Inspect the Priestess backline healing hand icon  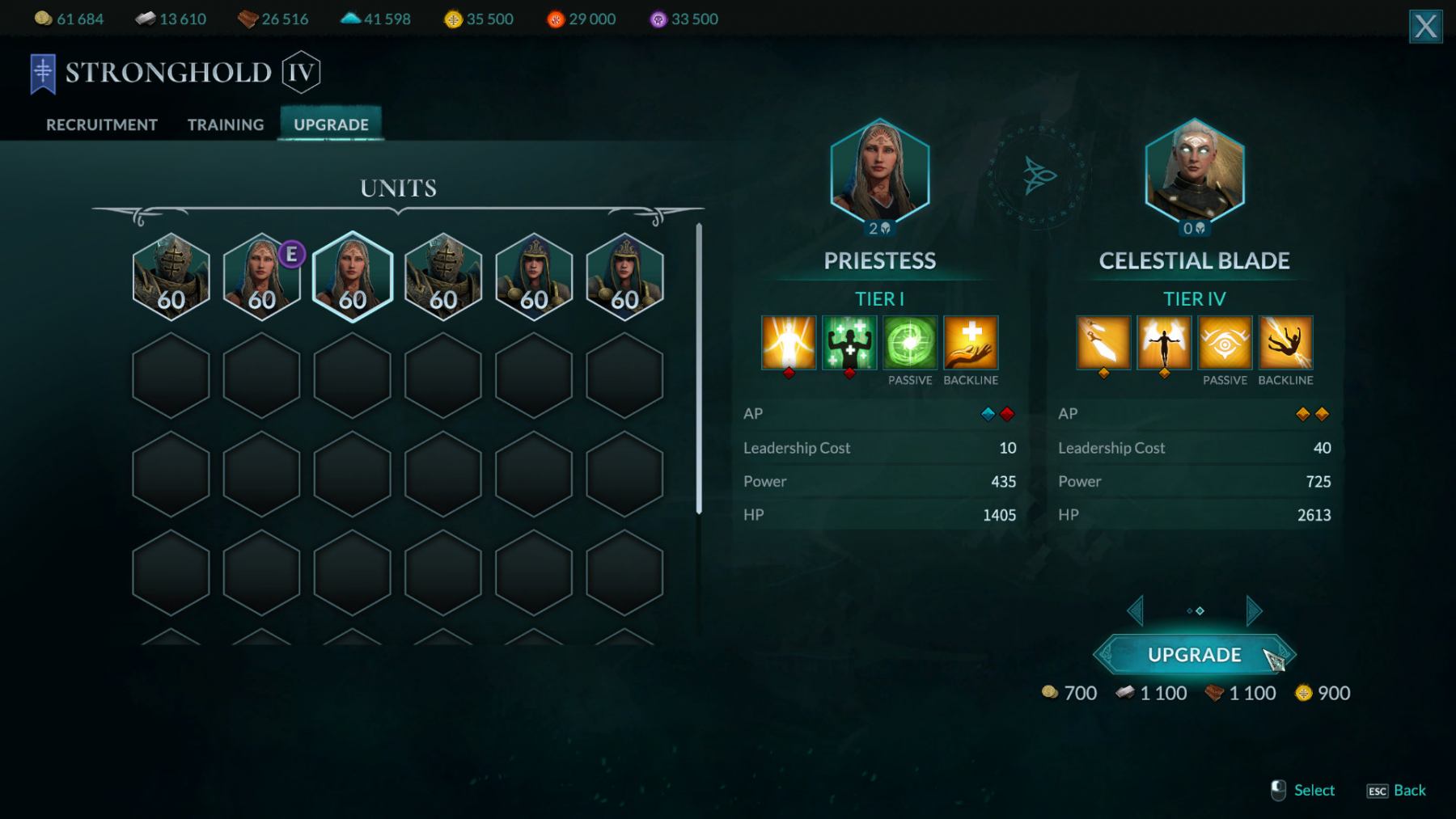[x=971, y=343]
